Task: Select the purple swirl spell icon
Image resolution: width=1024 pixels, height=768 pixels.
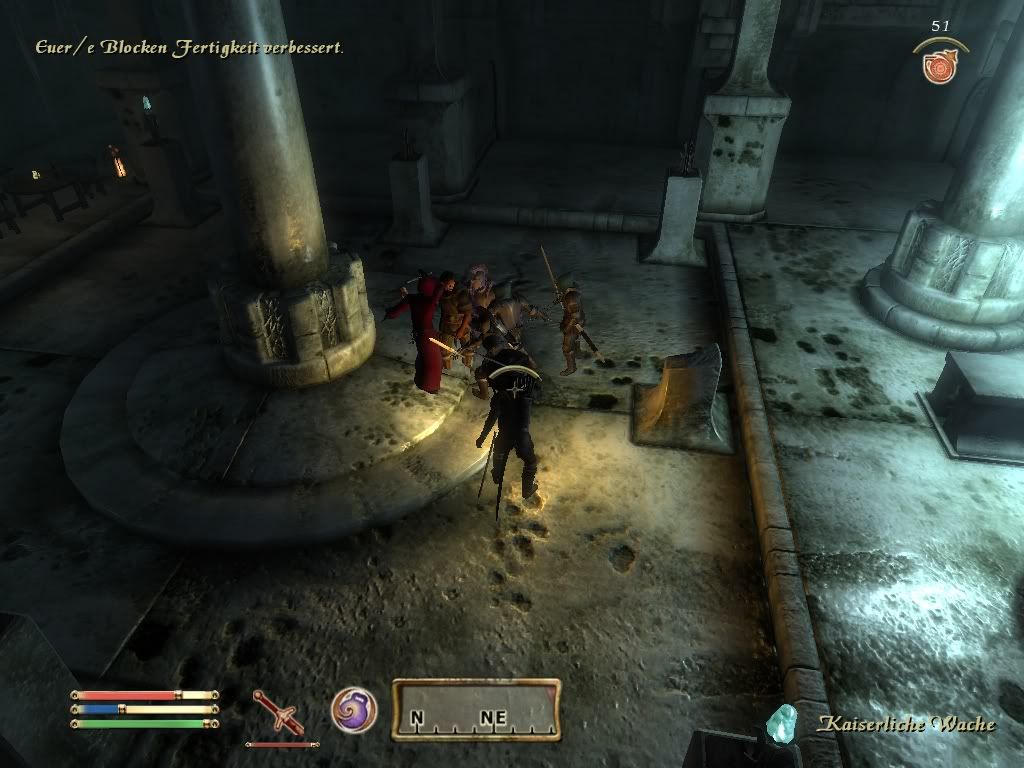Action: coord(354,709)
